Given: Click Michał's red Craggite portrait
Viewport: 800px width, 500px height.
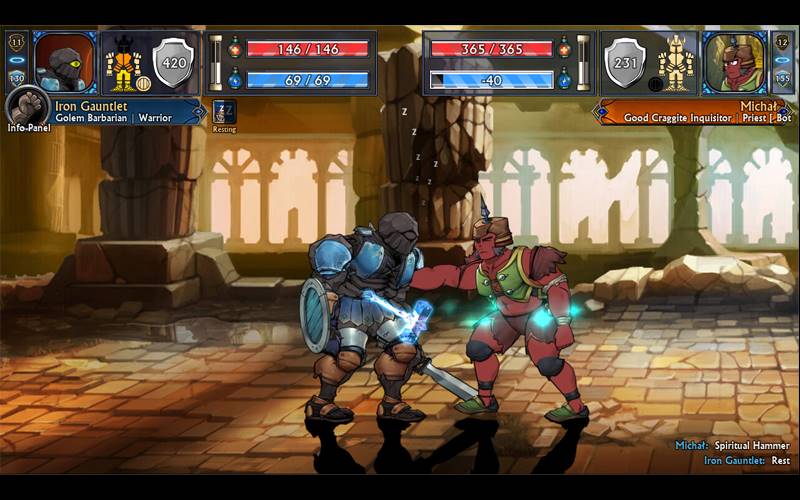Looking at the screenshot, I should click(x=734, y=62).
